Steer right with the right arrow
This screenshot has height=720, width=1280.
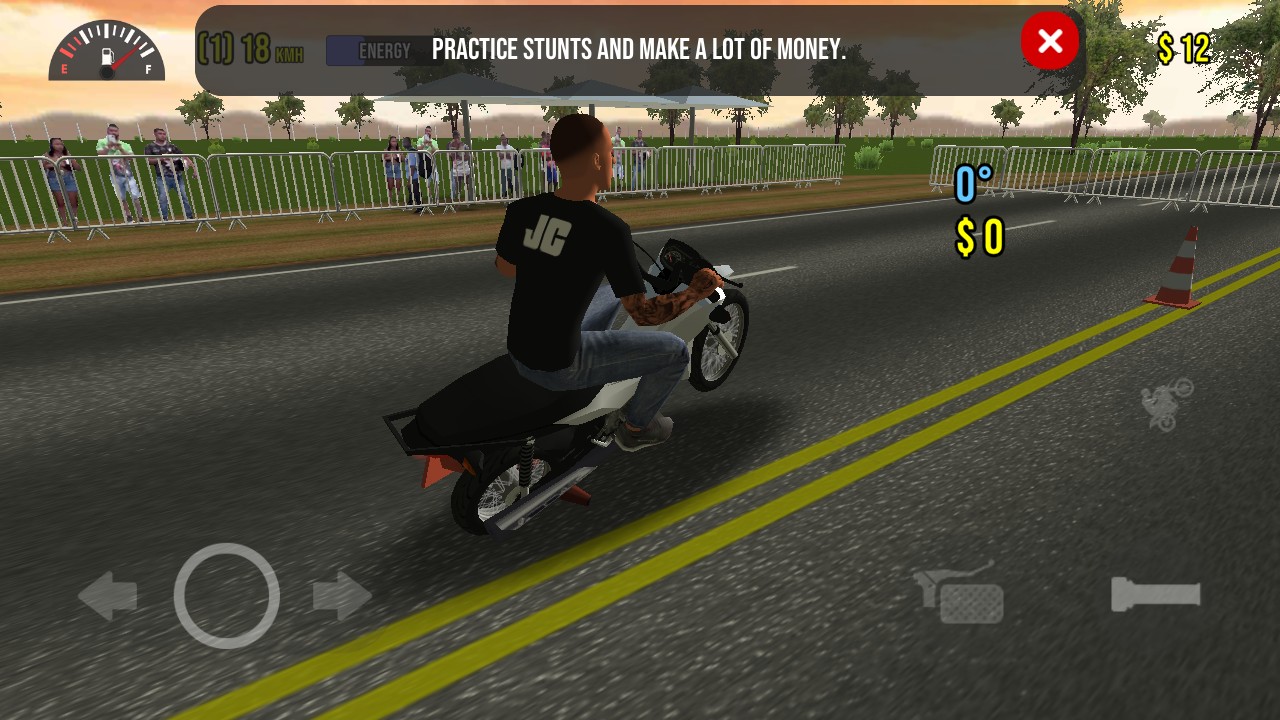(342, 597)
